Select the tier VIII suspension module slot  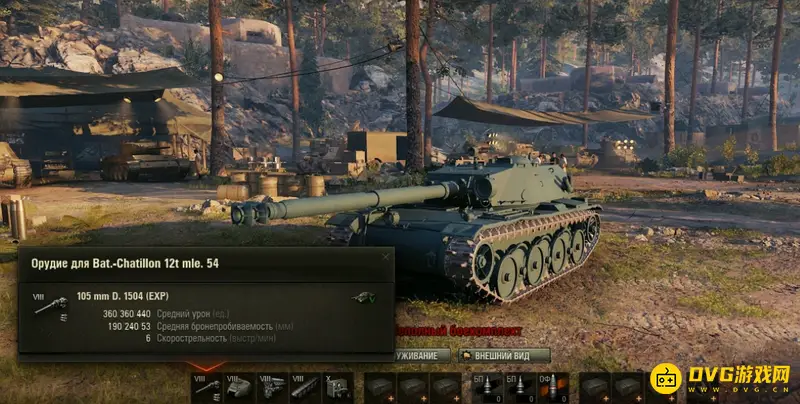303,388
